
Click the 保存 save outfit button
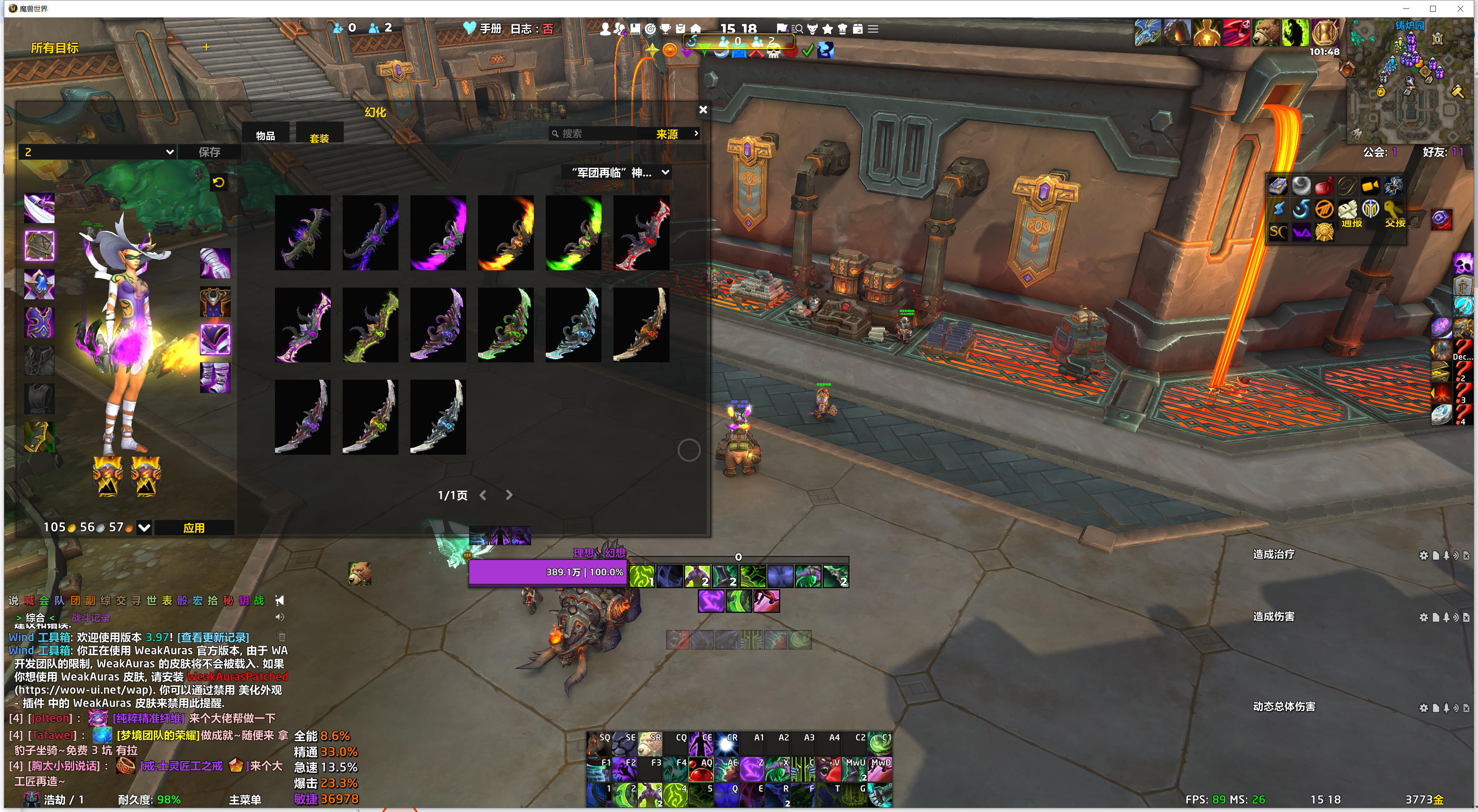[x=209, y=152]
